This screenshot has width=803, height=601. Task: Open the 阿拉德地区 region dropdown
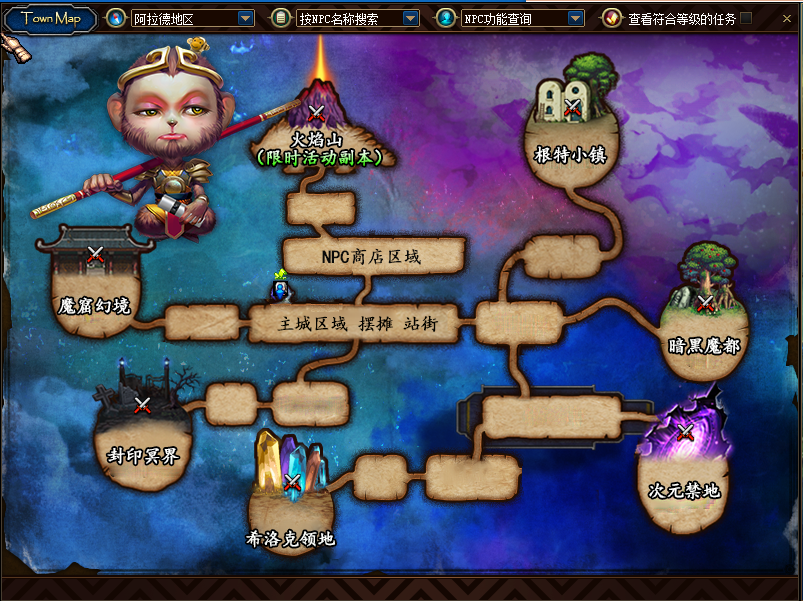pyautogui.click(x=246, y=18)
